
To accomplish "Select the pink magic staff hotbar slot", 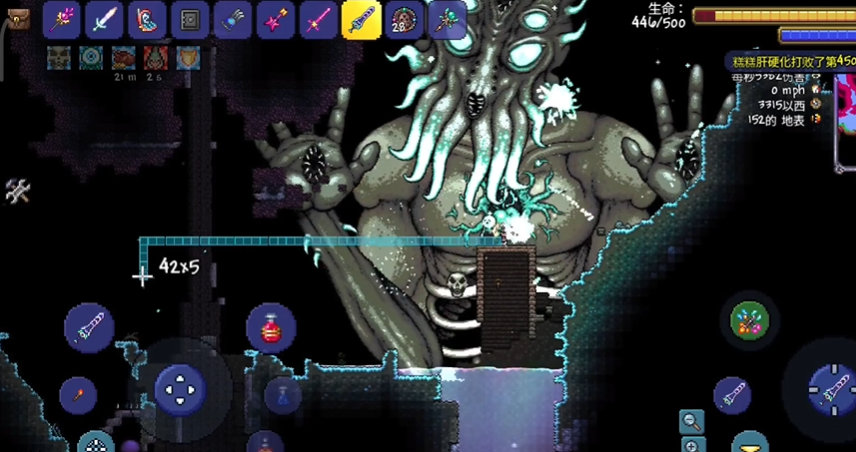I will [x=61, y=19].
